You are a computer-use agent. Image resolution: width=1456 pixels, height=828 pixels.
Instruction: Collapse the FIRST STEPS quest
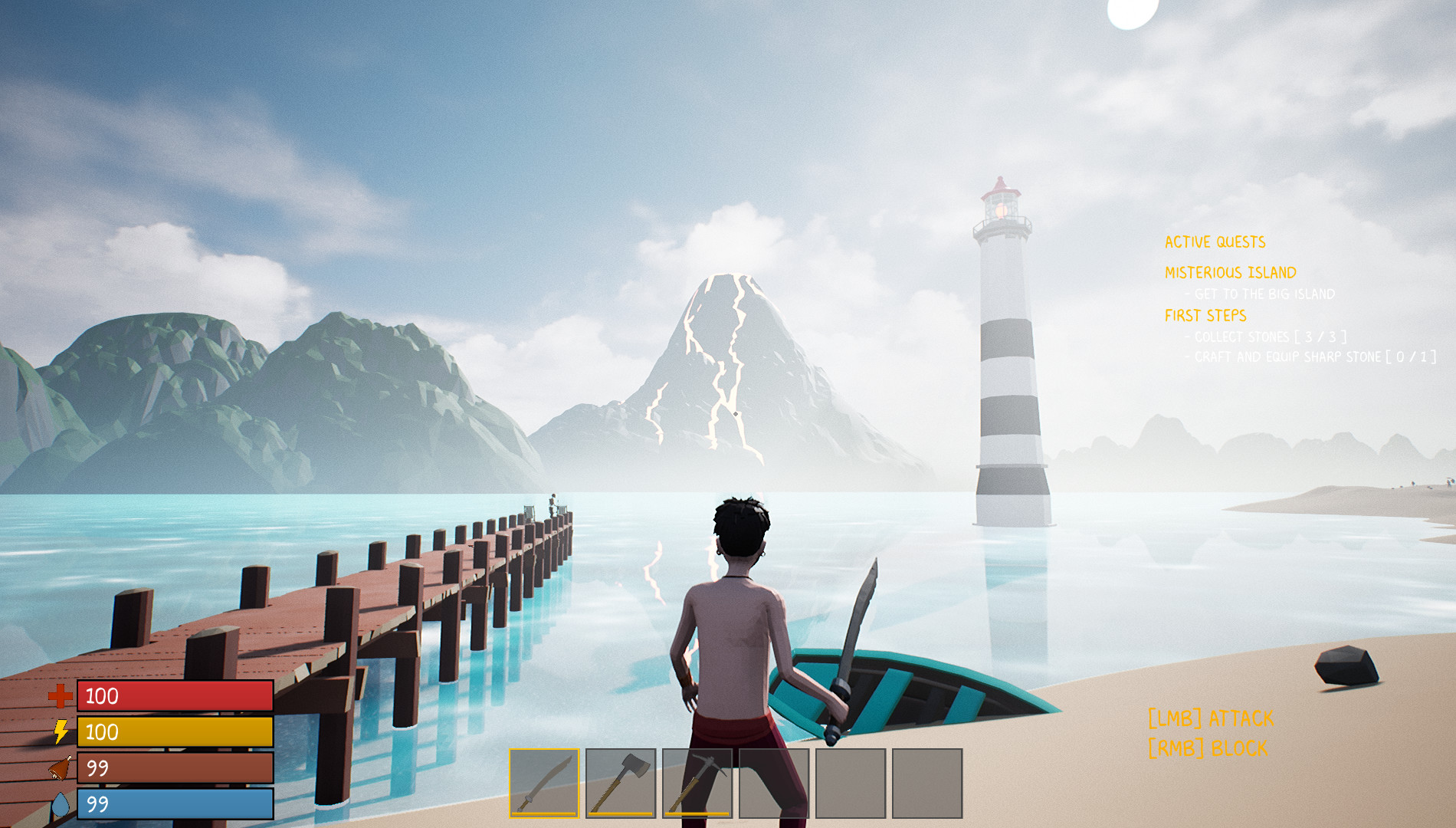click(x=1206, y=314)
